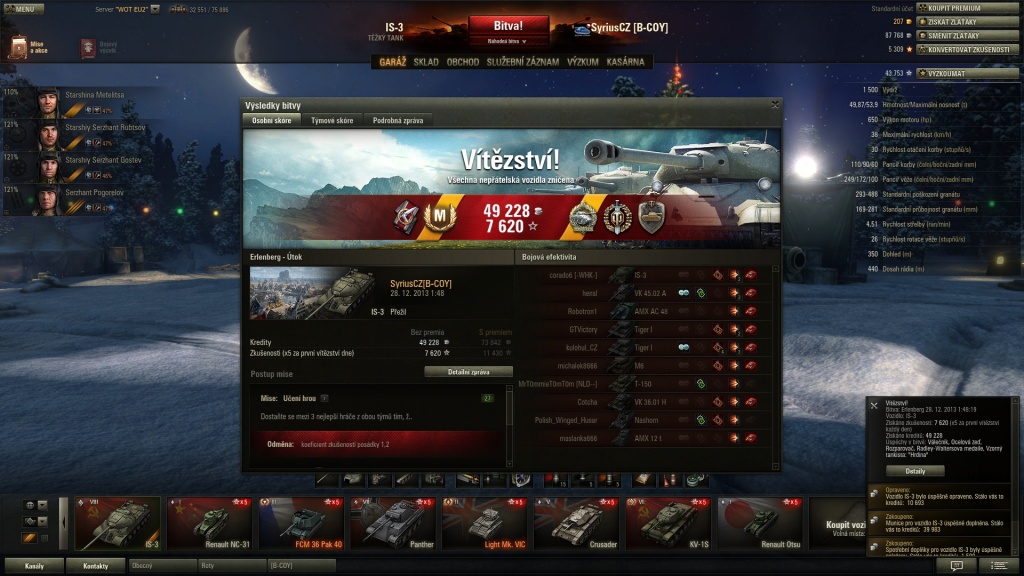
Task: Click the Detaily button in notification
Action: (x=915, y=470)
